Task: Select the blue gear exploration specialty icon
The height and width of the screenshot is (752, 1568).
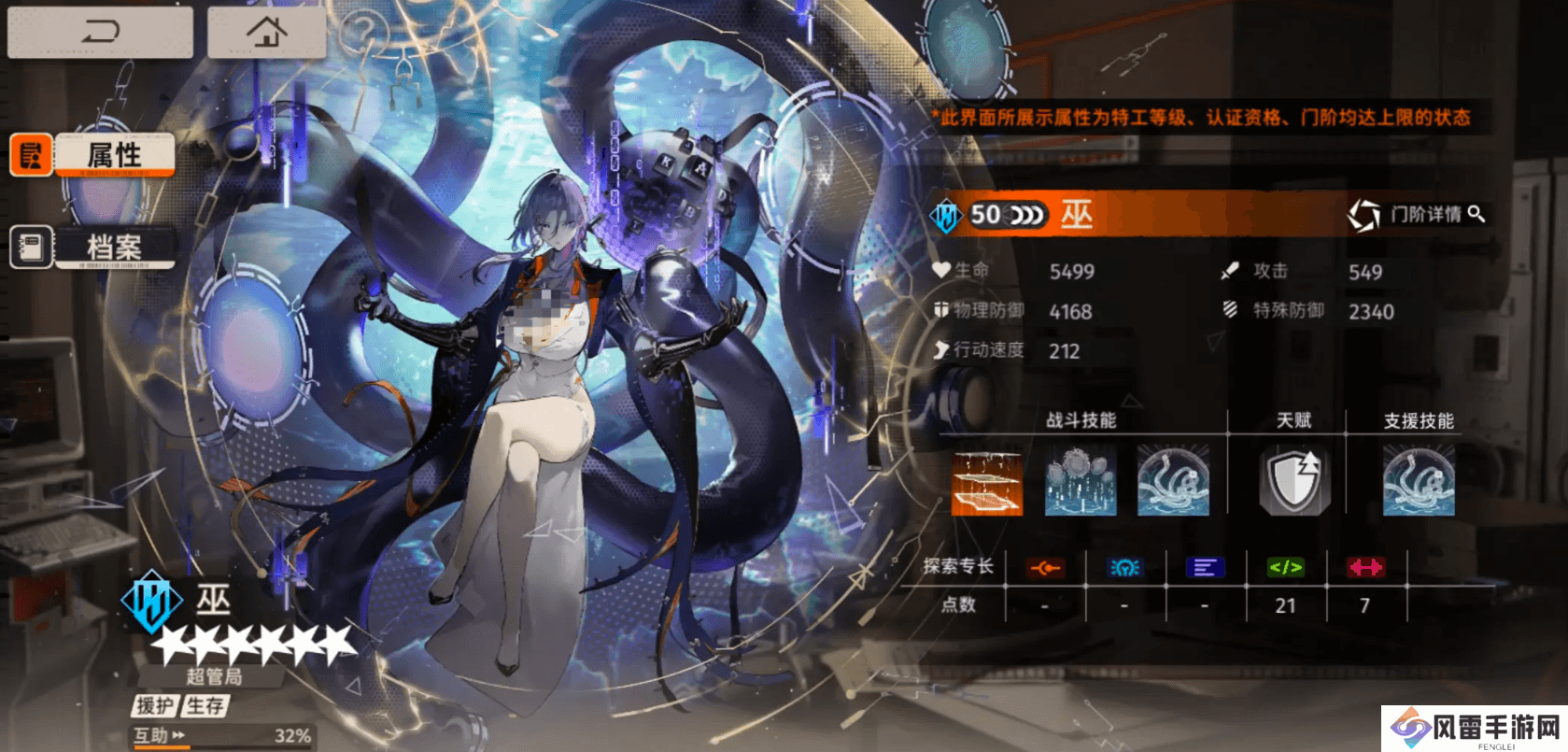Action: [1124, 567]
